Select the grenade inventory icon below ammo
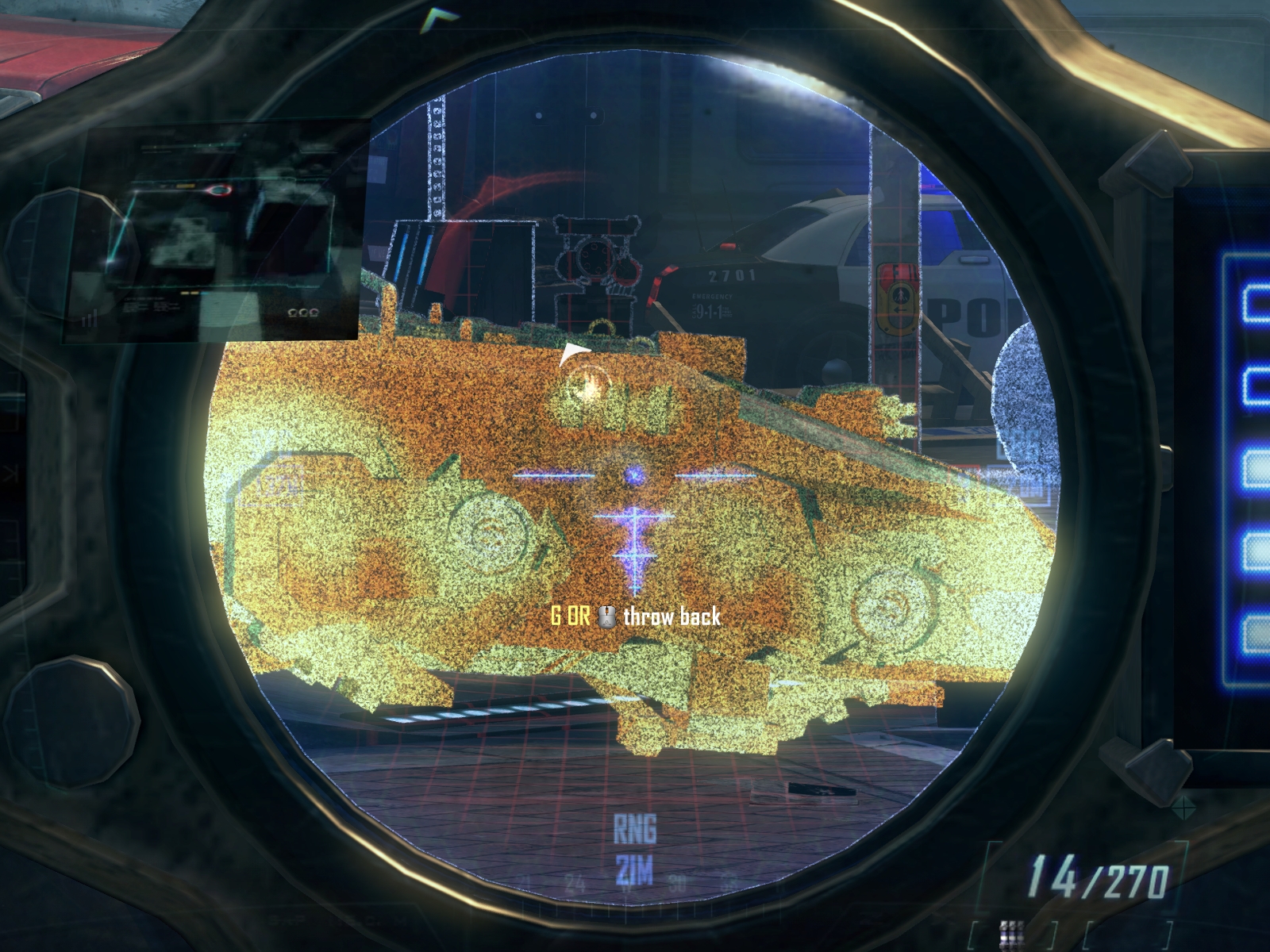Viewport: 1270px width, 952px height. click(x=1010, y=934)
